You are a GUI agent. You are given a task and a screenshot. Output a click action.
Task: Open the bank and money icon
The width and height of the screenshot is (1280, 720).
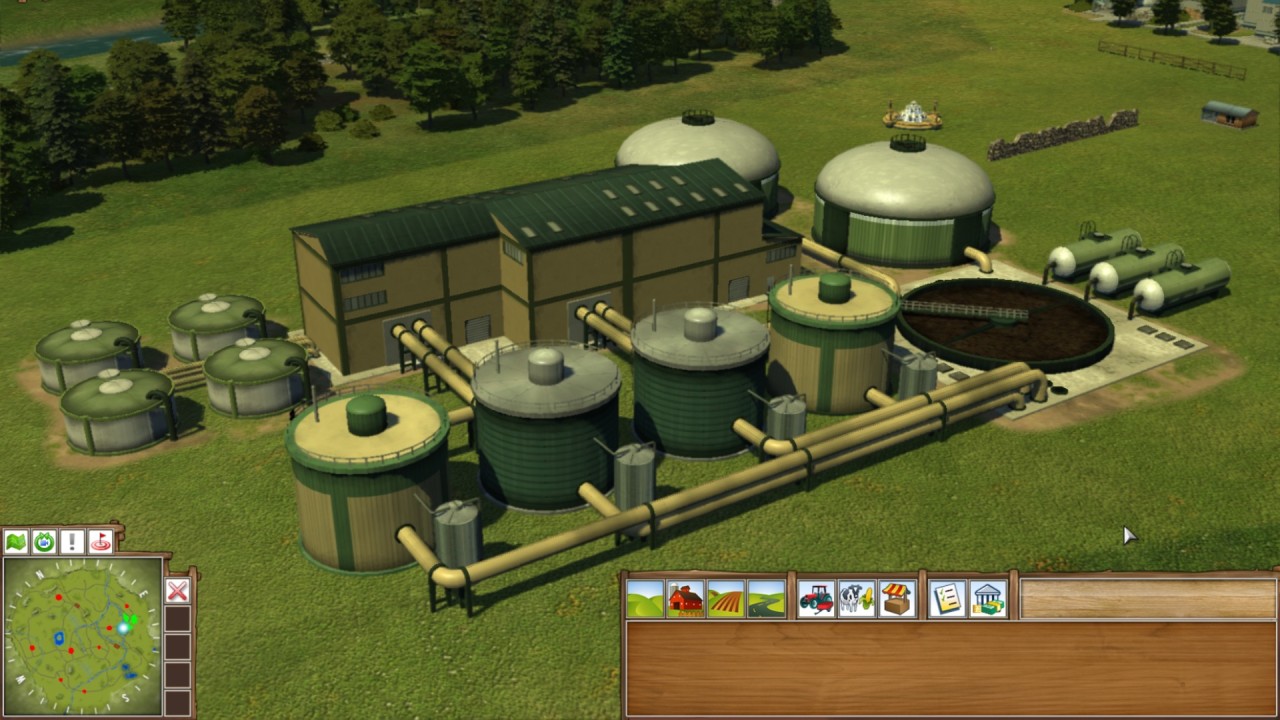(x=988, y=599)
